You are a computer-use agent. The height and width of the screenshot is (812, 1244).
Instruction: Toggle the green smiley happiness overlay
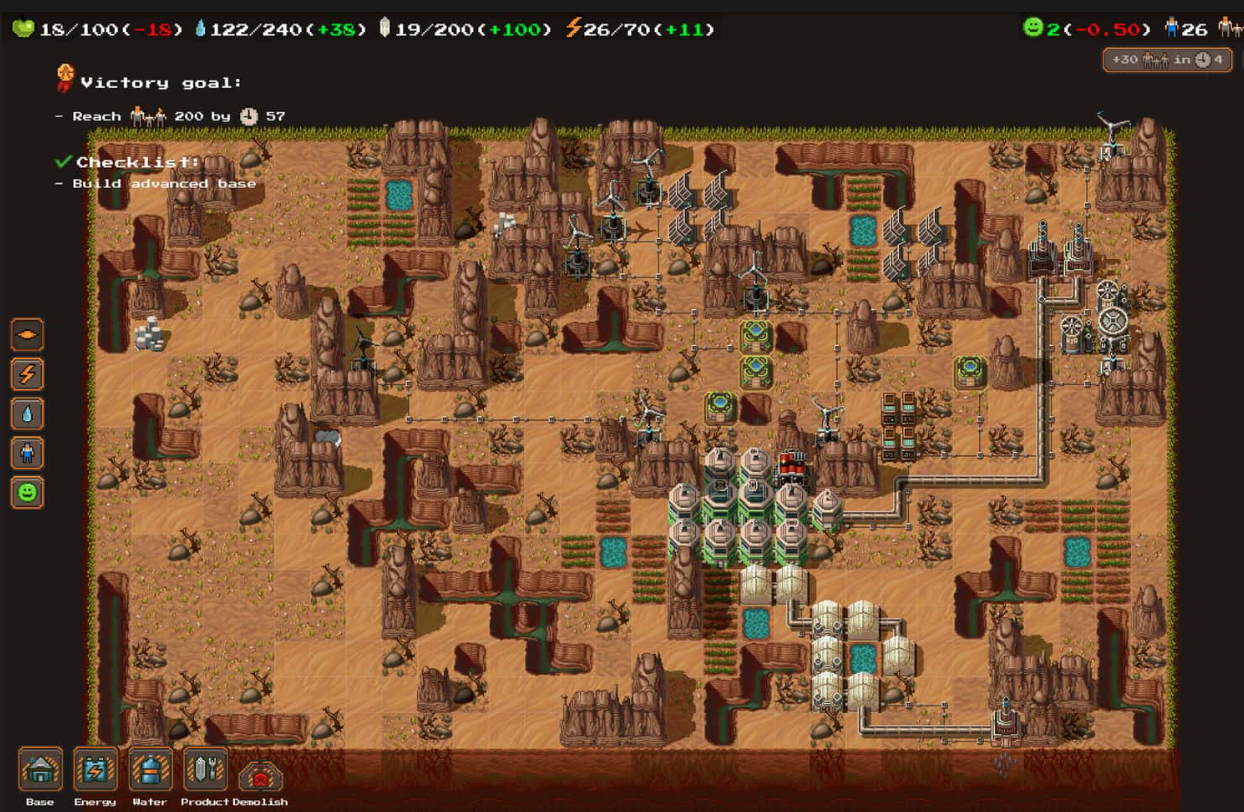[x=27, y=492]
